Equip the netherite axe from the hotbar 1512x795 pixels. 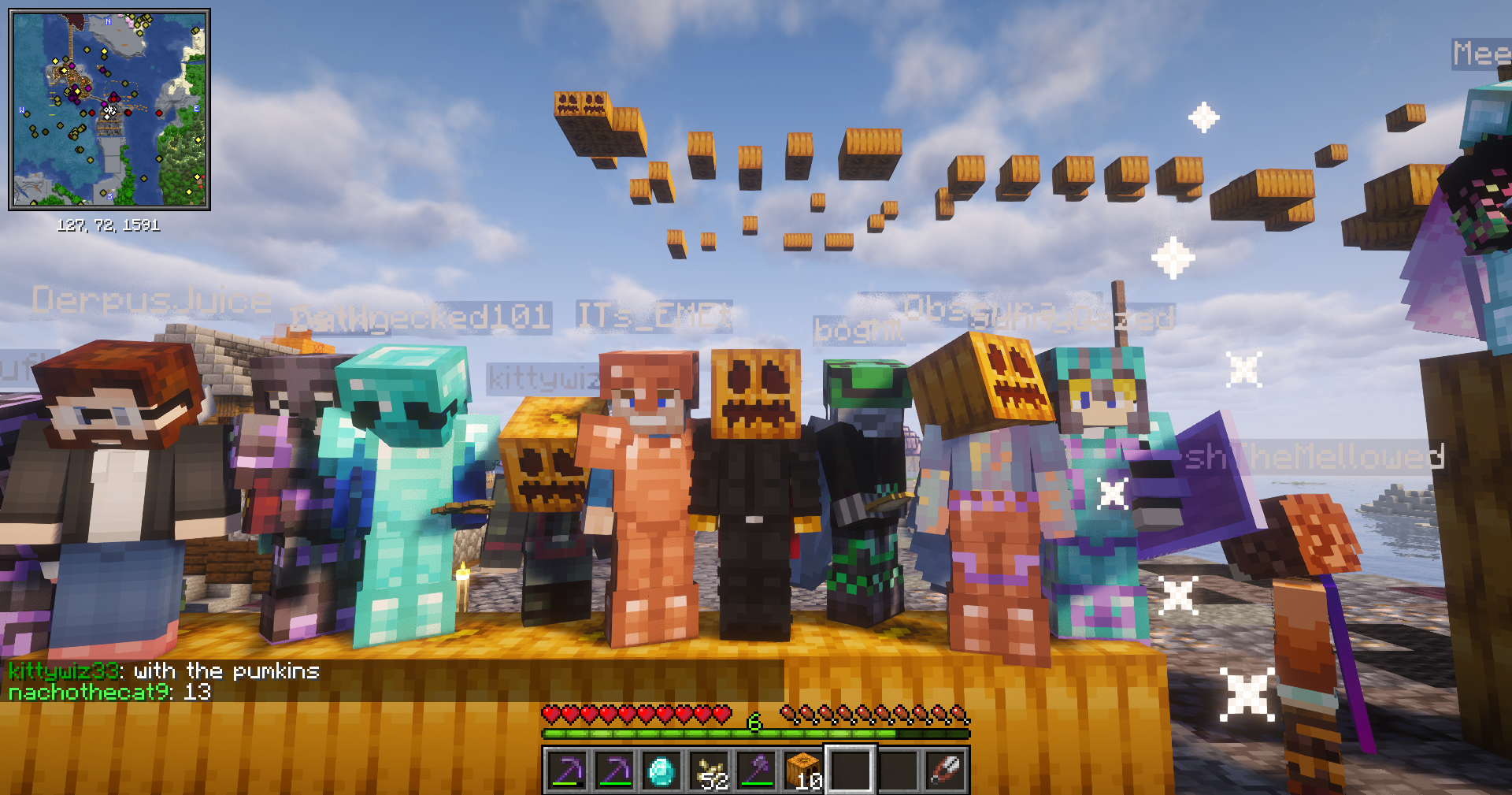pyautogui.click(x=757, y=770)
